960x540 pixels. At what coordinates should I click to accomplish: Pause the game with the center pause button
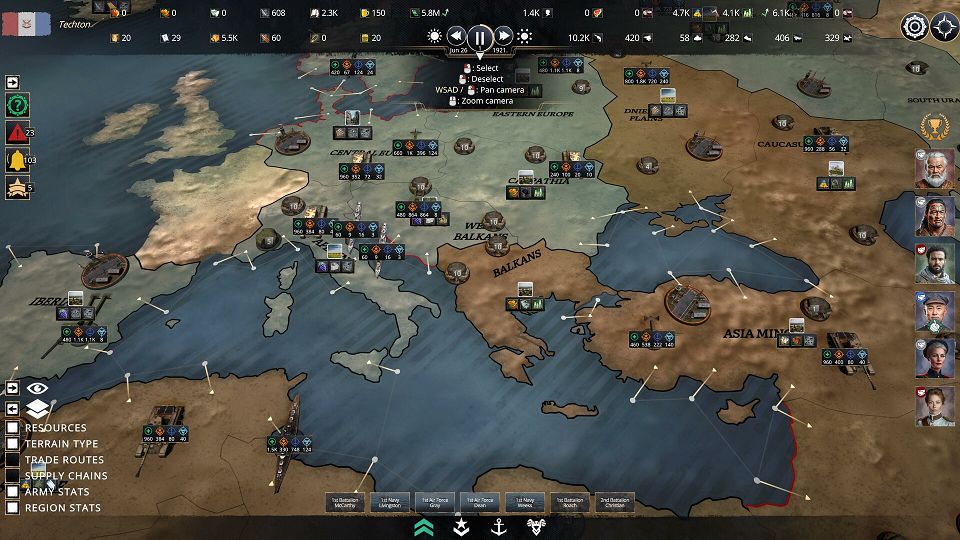[x=480, y=38]
